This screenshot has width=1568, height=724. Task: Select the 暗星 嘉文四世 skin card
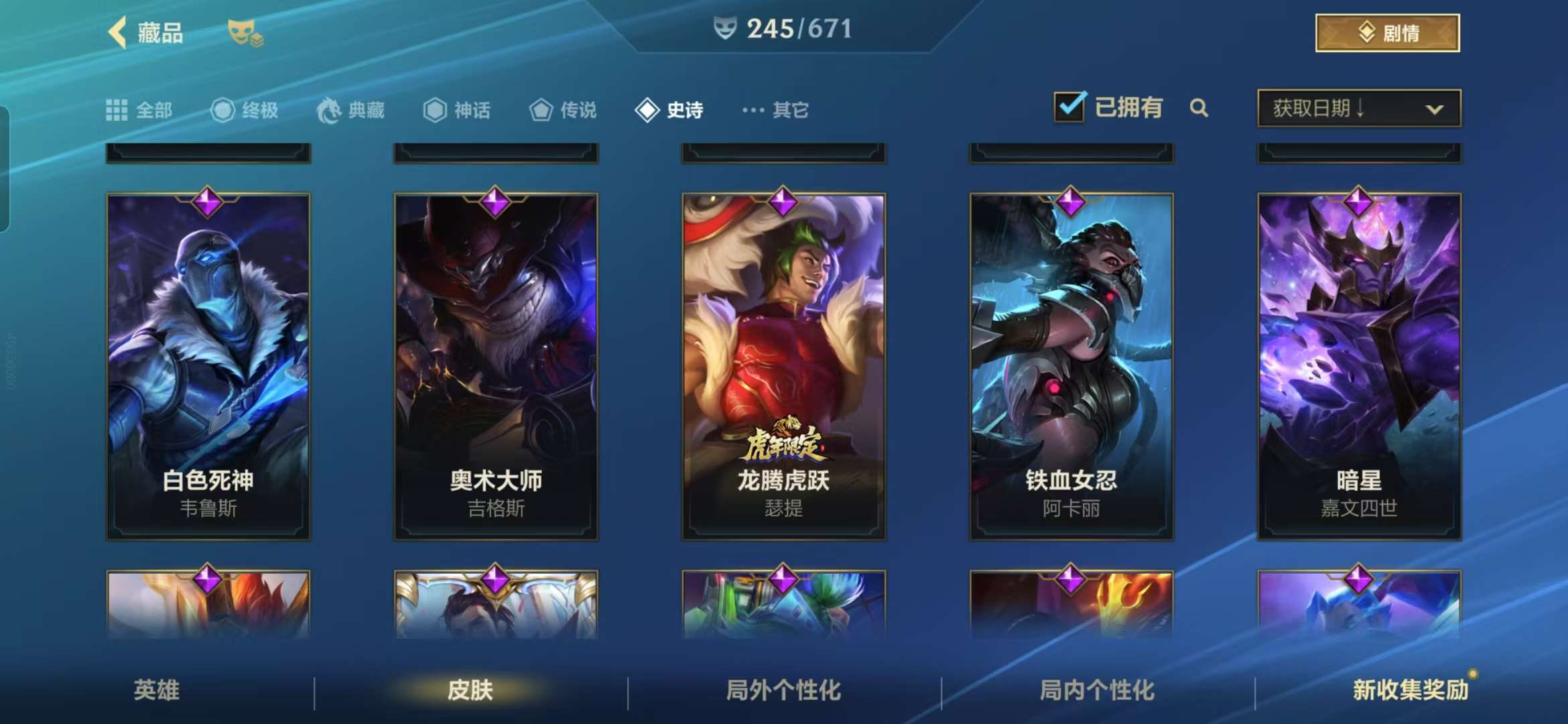1359,366
